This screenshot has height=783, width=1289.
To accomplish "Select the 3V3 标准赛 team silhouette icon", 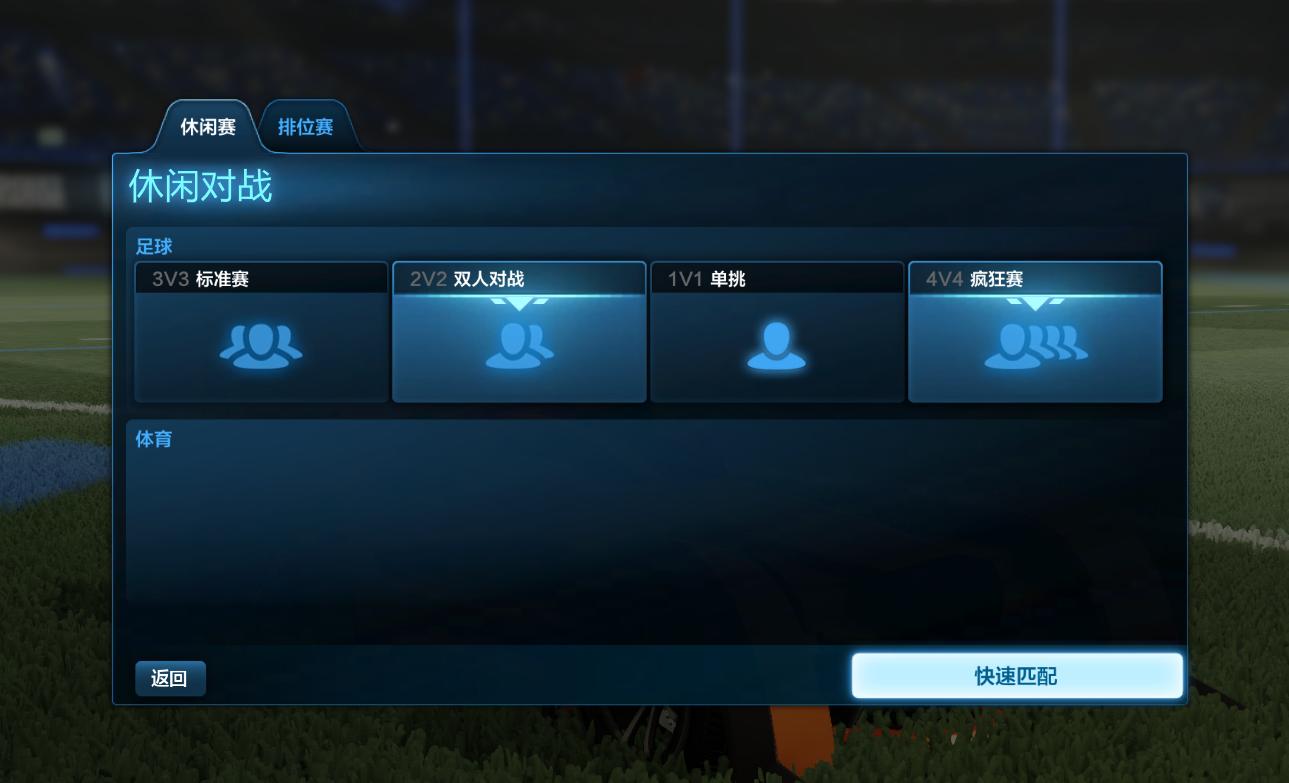I will pyautogui.click(x=261, y=344).
